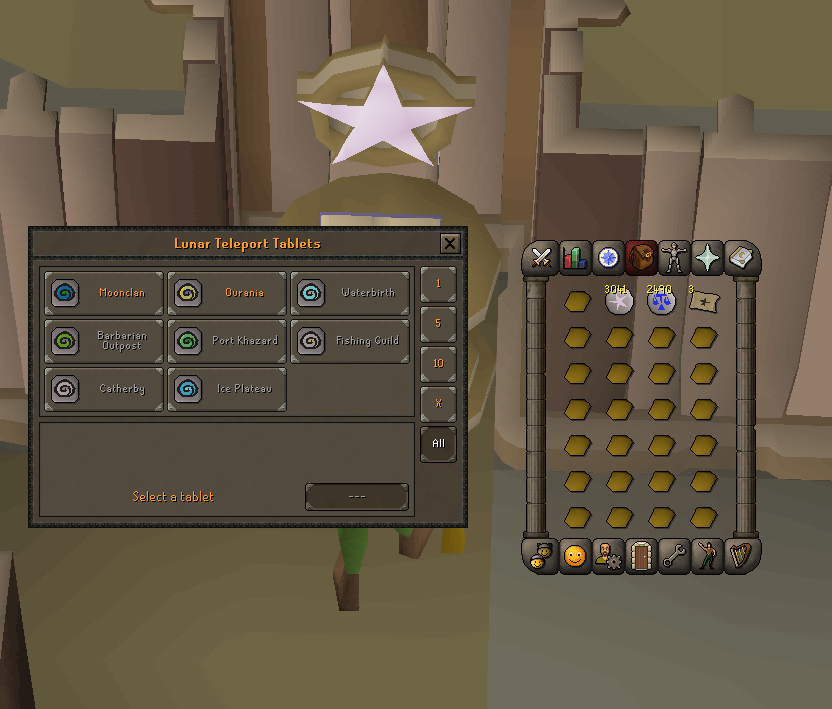
Task: Switch to the Skills bar-chart tab
Action: point(575,258)
